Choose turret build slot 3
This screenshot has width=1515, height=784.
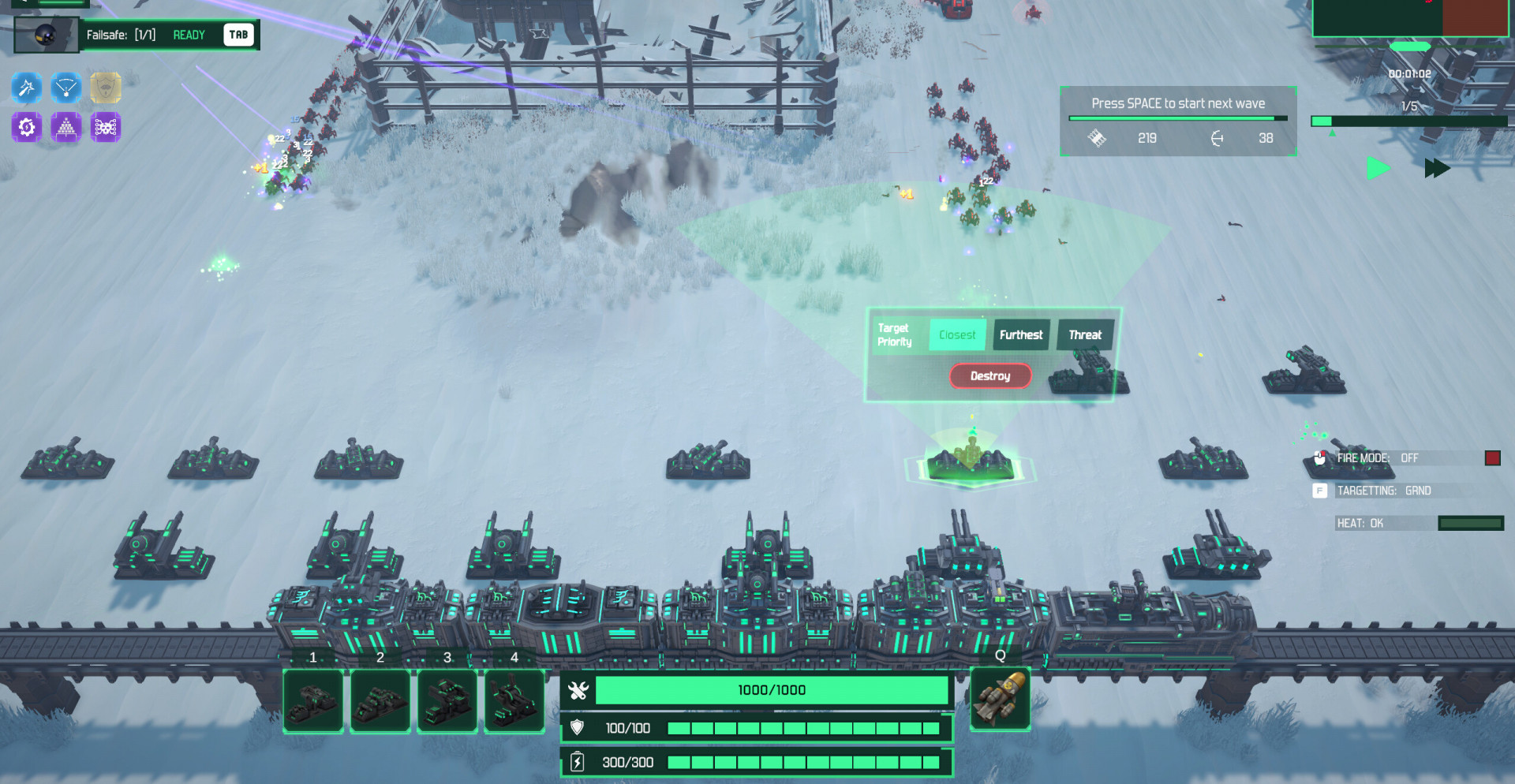pyautogui.click(x=447, y=701)
